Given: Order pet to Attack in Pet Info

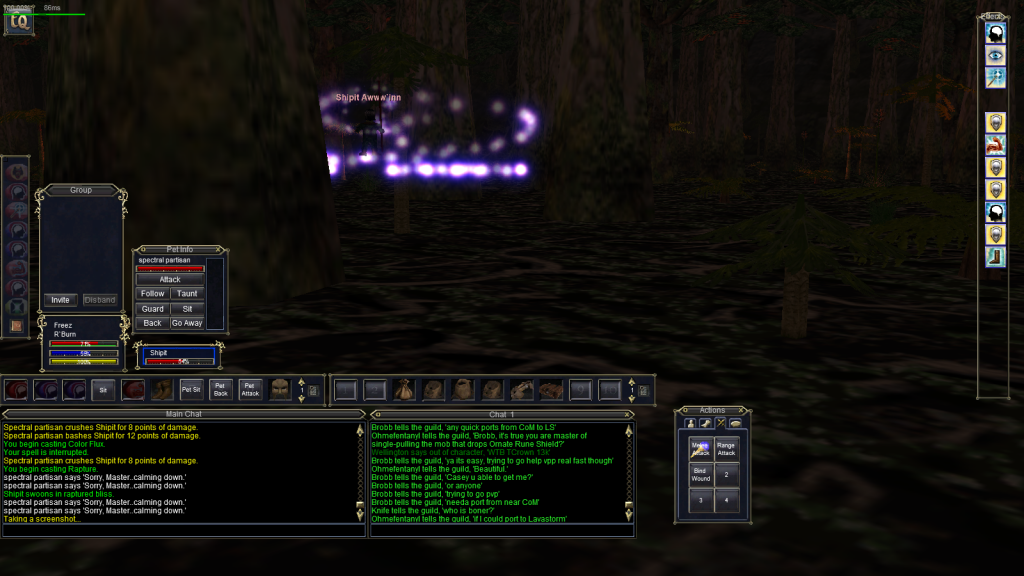Looking at the screenshot, I should 170,280.
